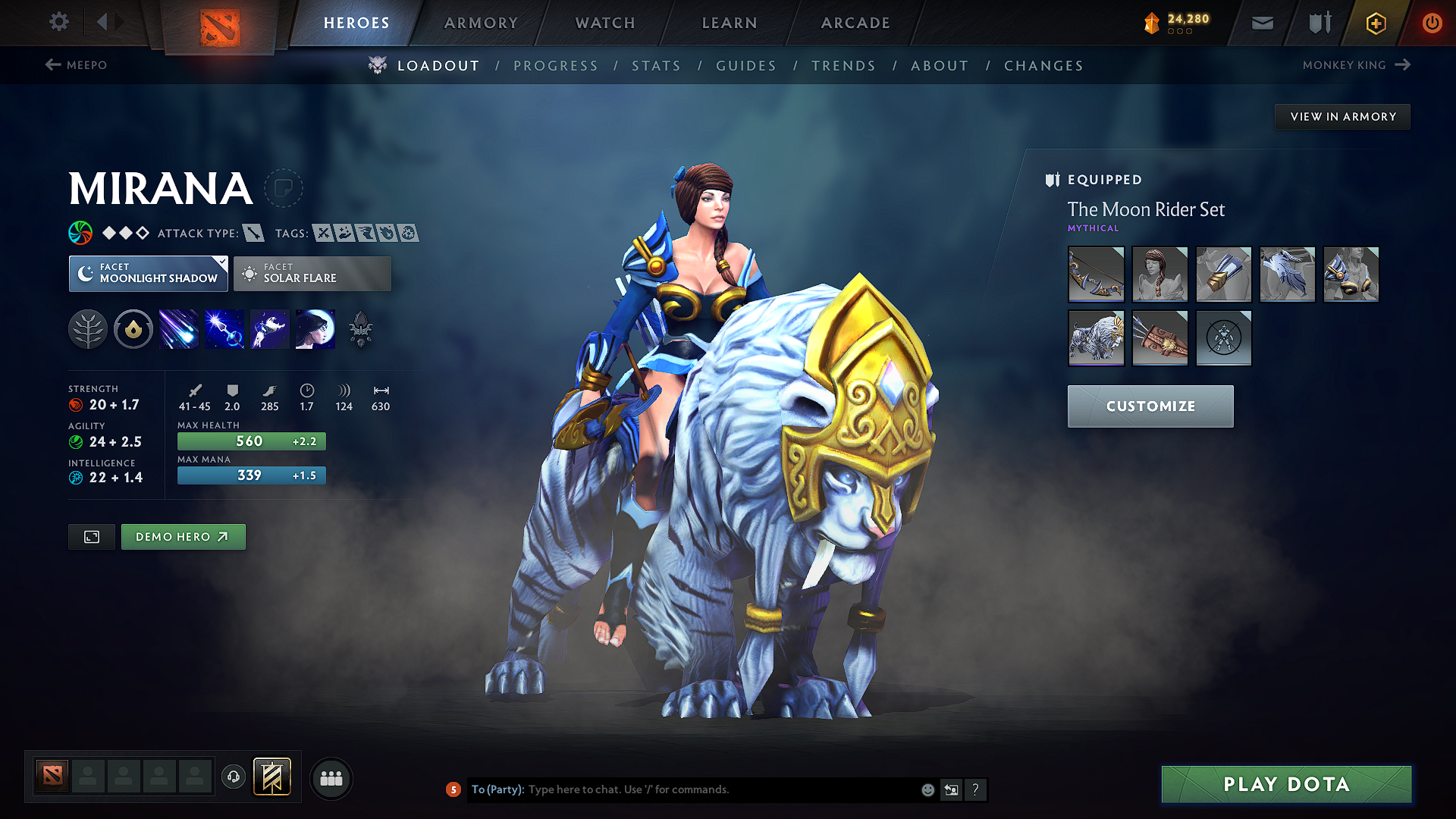Click the Moon Rider mount thumbnail
1456x819 pixels.
point(1097,338)
